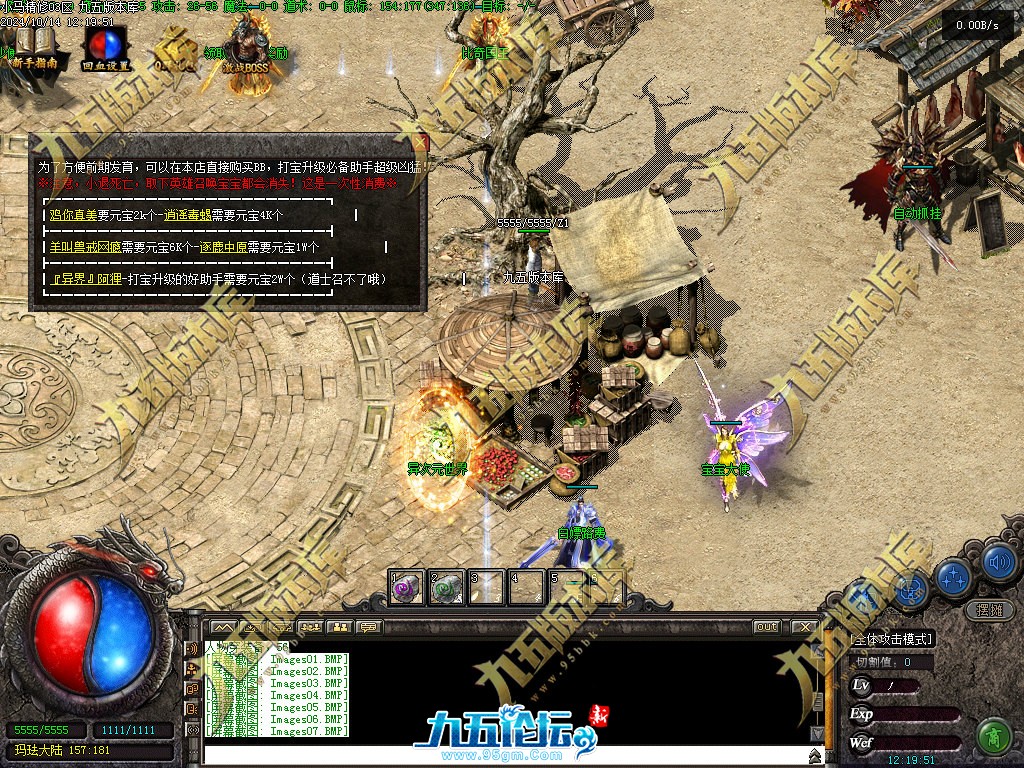Open the 回血设置 recovery settings
The image size is (1024, 768).
(x=103, y=48)
